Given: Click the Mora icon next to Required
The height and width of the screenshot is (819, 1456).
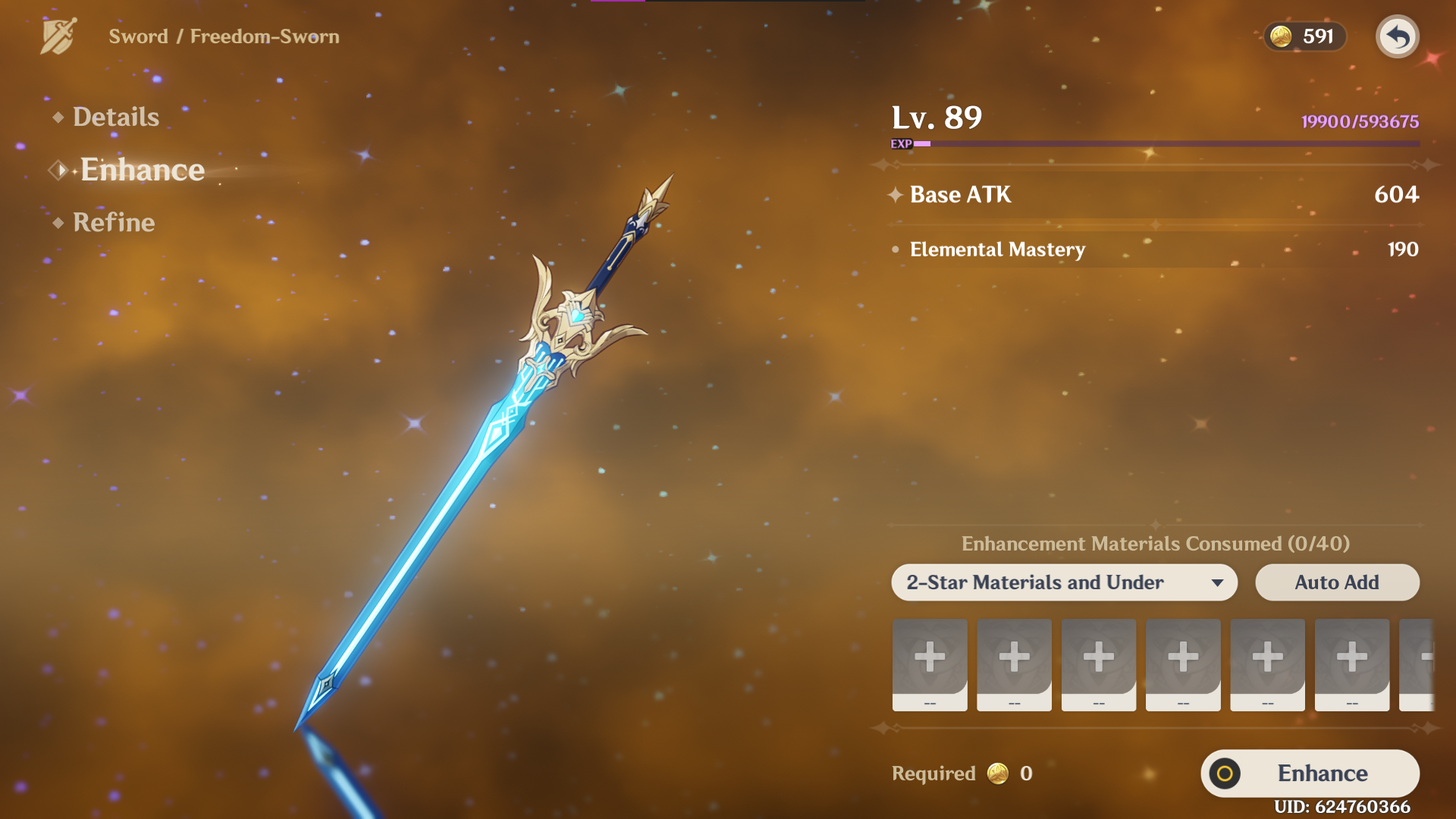Looking at the screenshot, I should tap(999, 773).
